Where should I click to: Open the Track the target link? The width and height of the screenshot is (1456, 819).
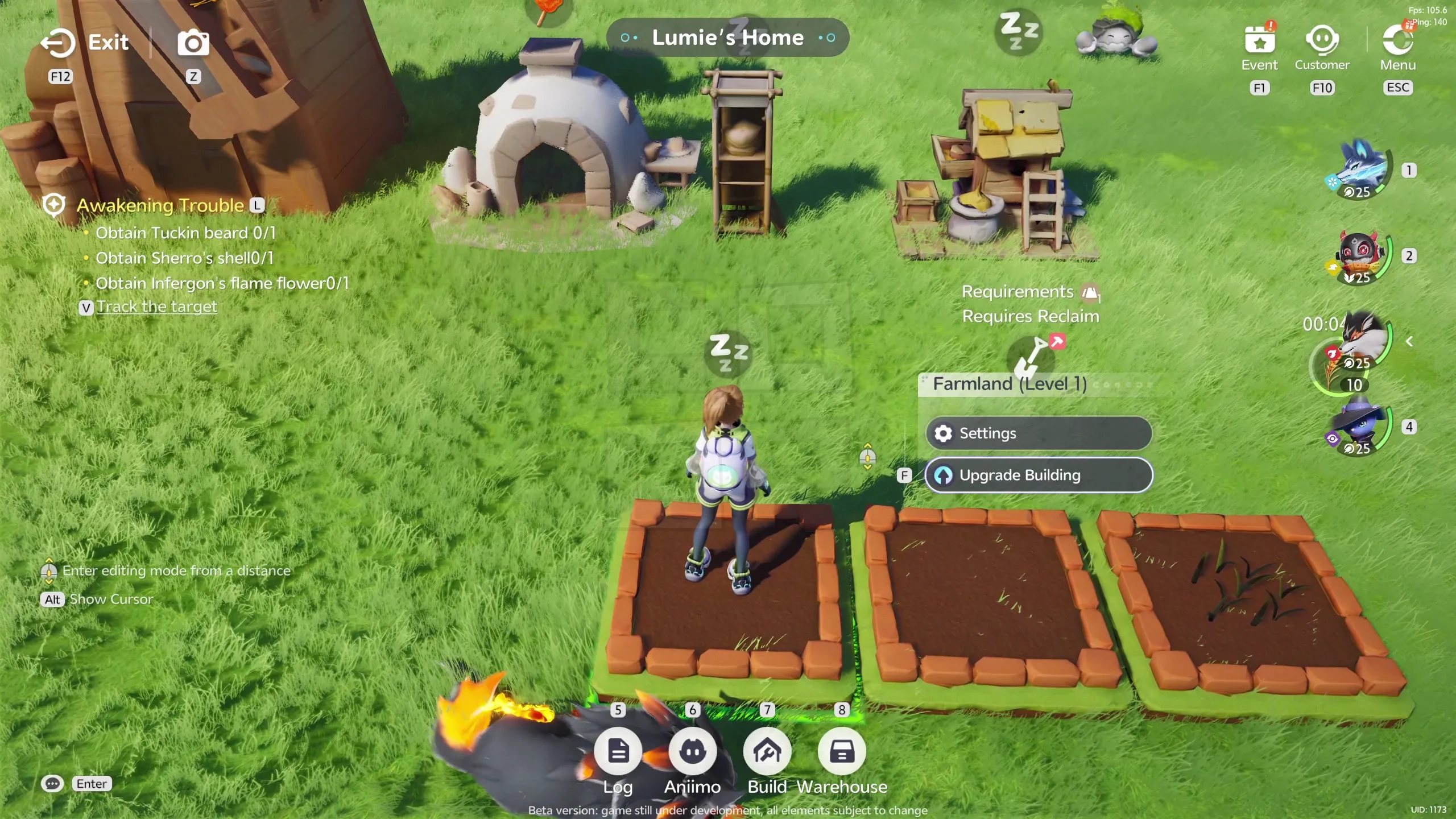pyautogui.click(x=156, y=306)
